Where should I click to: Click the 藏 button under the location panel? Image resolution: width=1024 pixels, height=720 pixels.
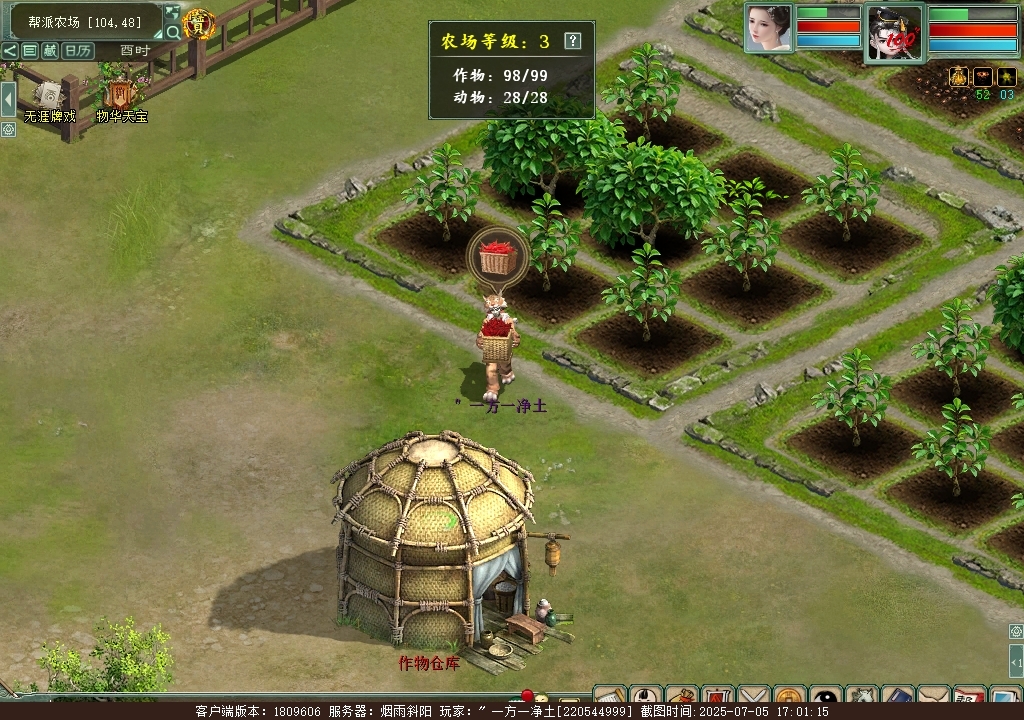[50, 51]
